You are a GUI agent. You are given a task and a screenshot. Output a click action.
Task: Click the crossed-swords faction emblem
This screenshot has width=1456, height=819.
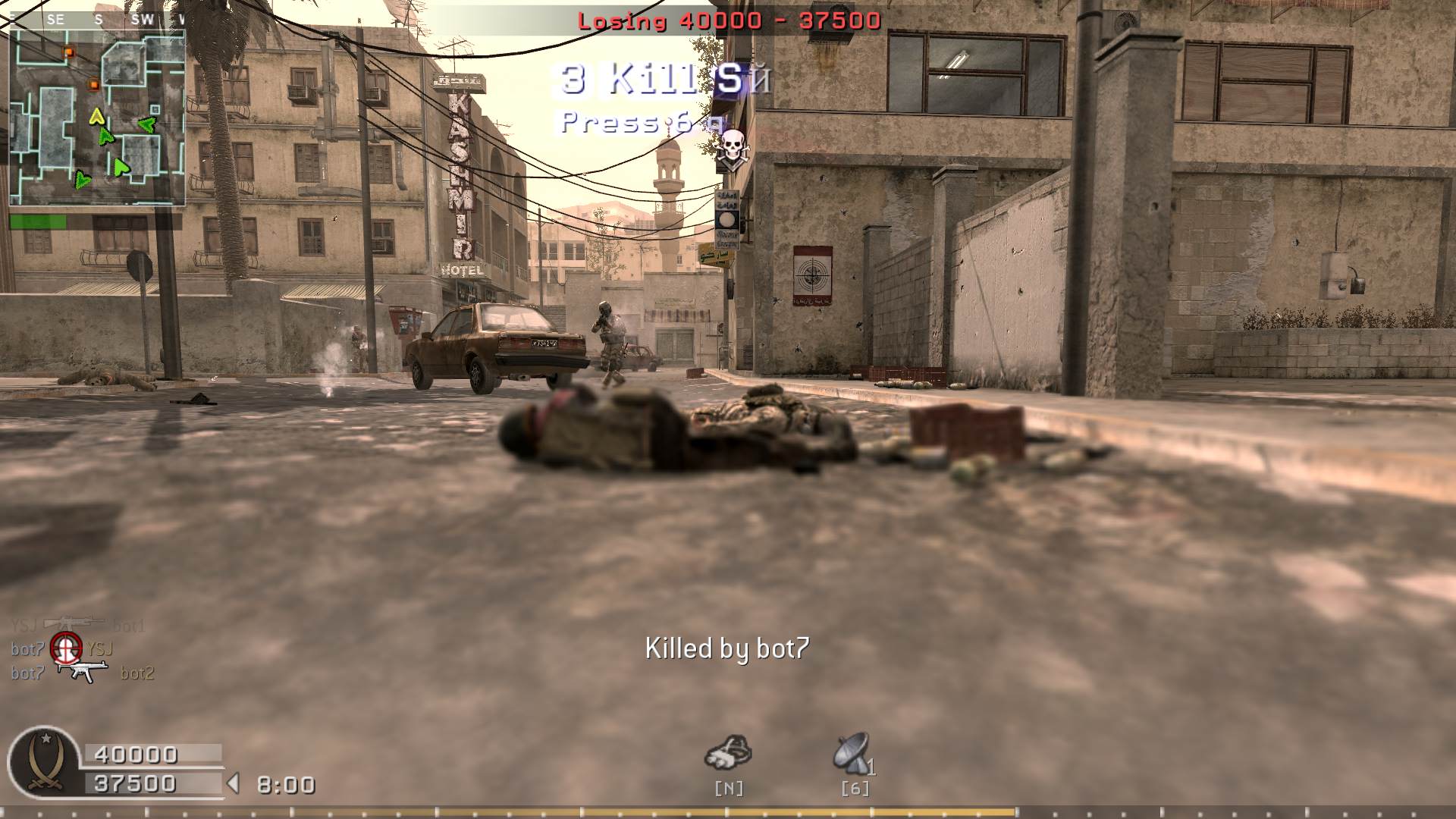[44, 763]
